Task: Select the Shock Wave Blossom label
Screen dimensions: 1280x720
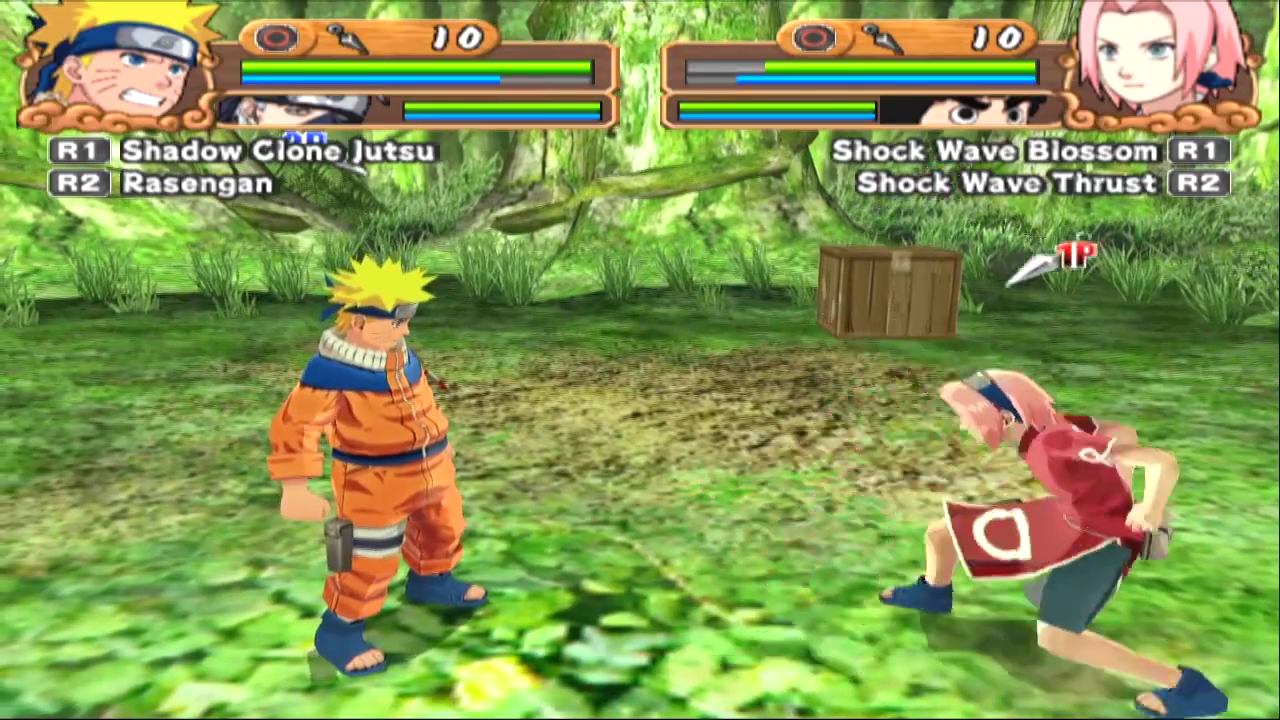Action: pyautogui.click(x=995, y=152)
